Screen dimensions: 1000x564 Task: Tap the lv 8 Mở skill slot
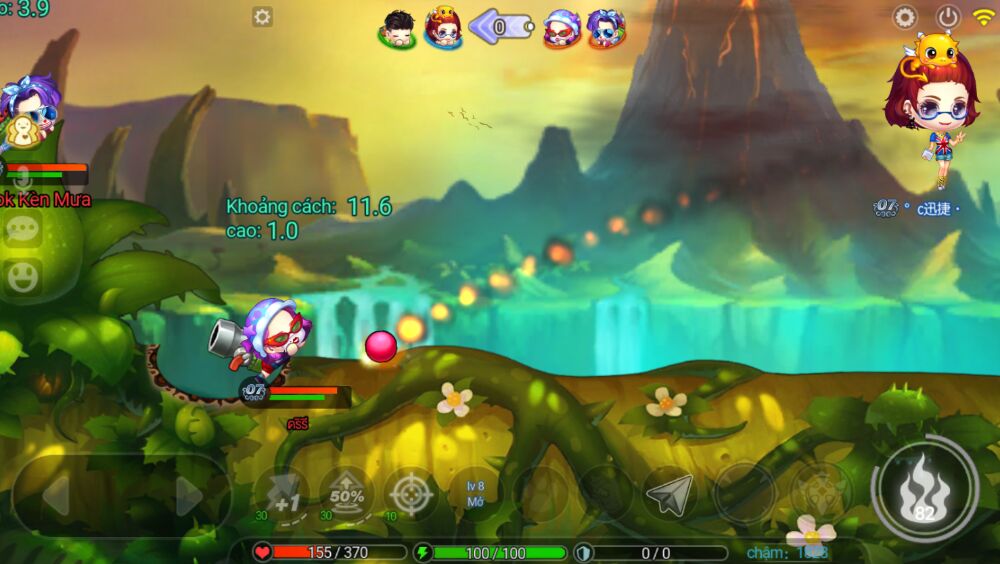[x=475, y=493]
